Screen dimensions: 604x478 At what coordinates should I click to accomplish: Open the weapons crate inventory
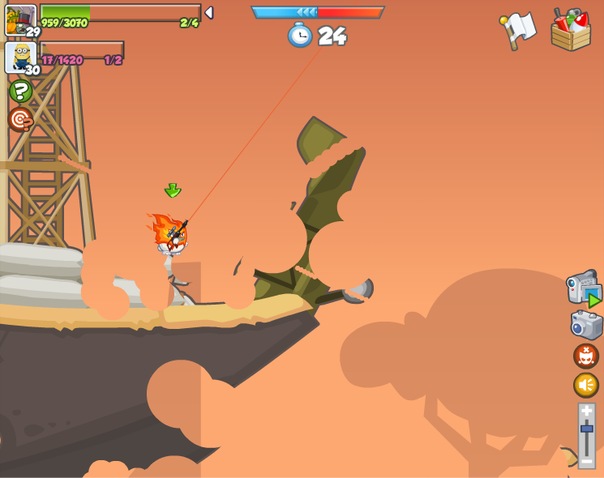[571, 29]
